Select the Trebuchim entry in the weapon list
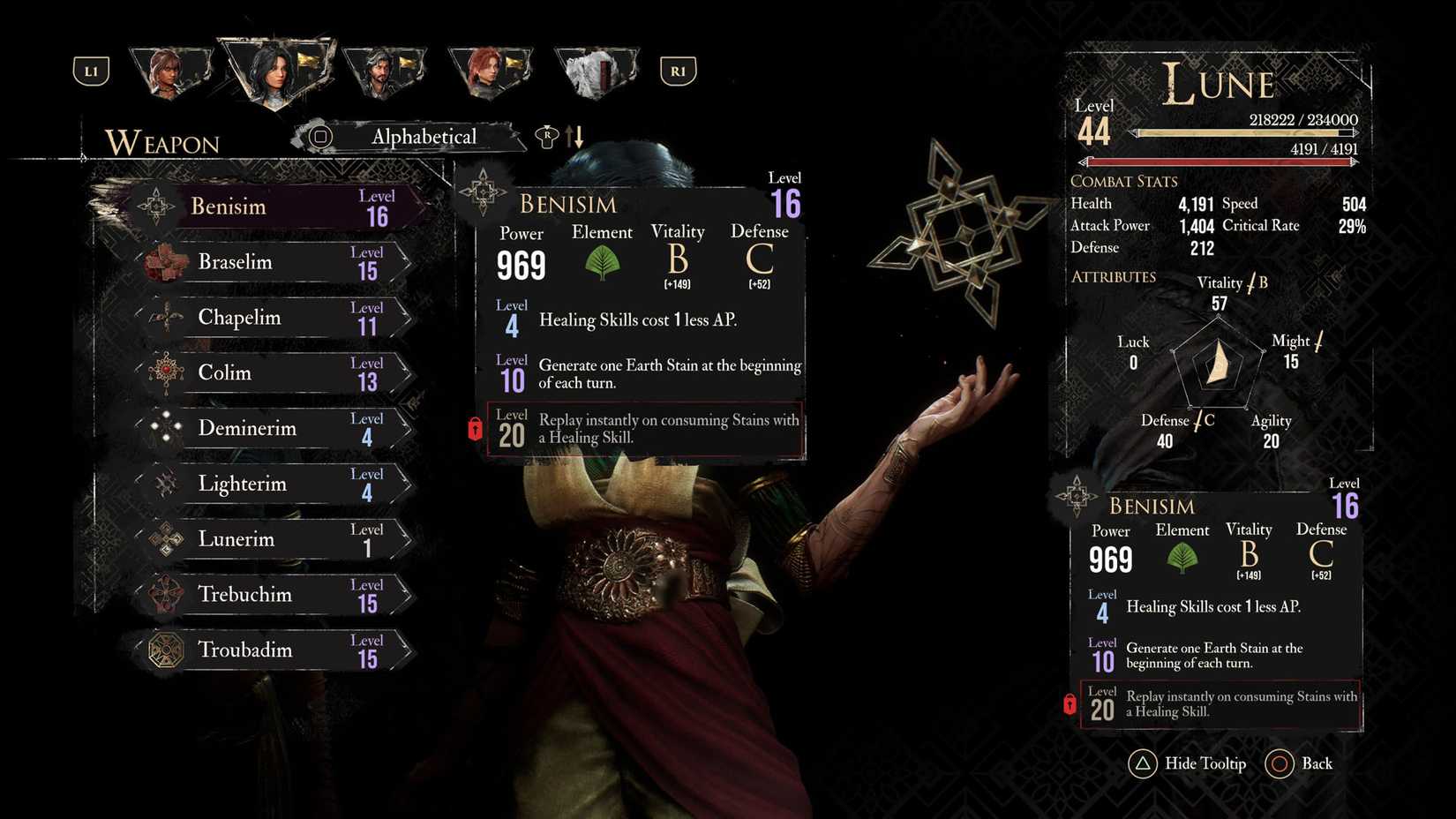This screenshot has height=819, width=1456. (247, 594)
